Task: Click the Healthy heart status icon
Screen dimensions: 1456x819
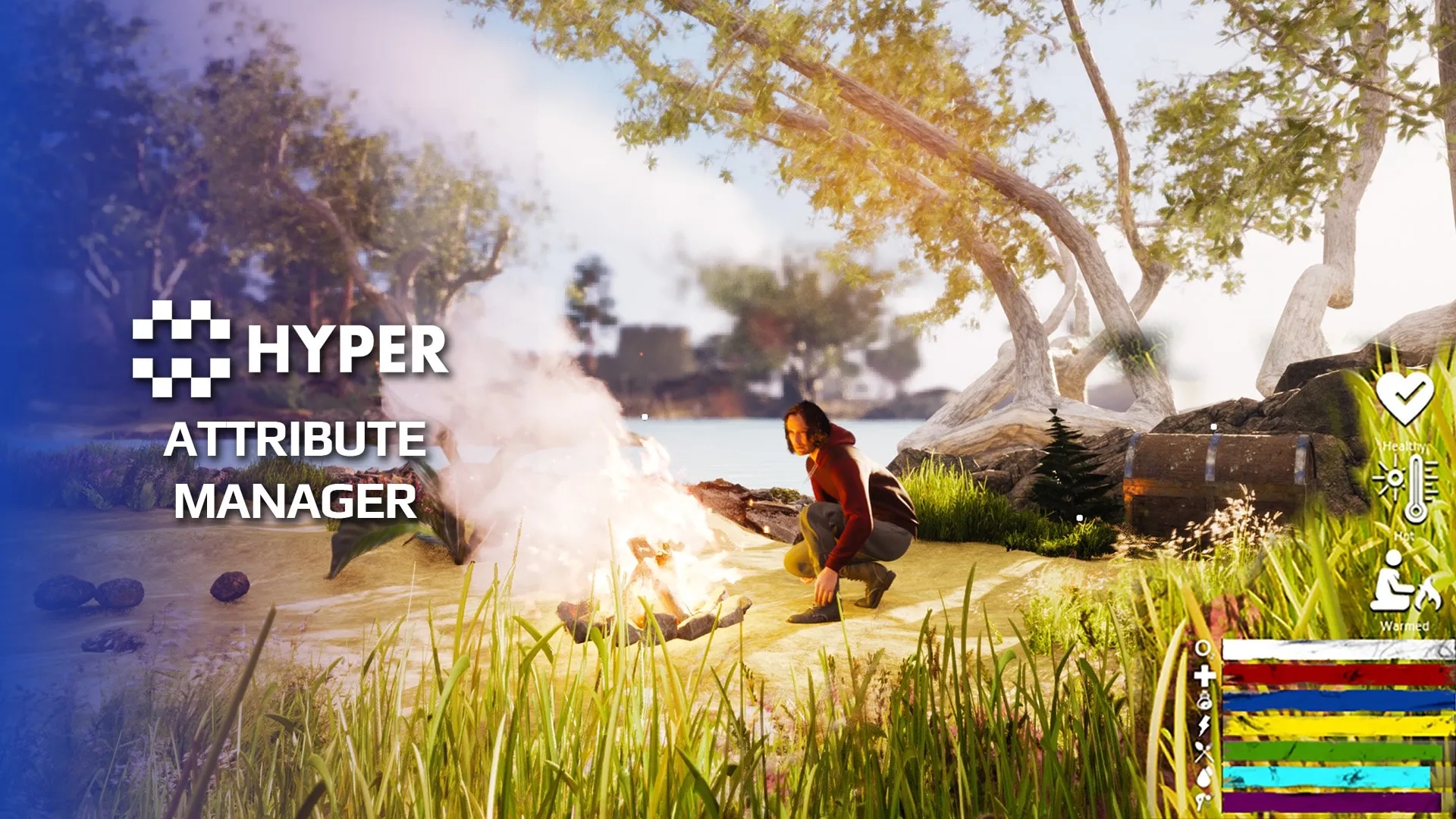Action: (1404, 397)
